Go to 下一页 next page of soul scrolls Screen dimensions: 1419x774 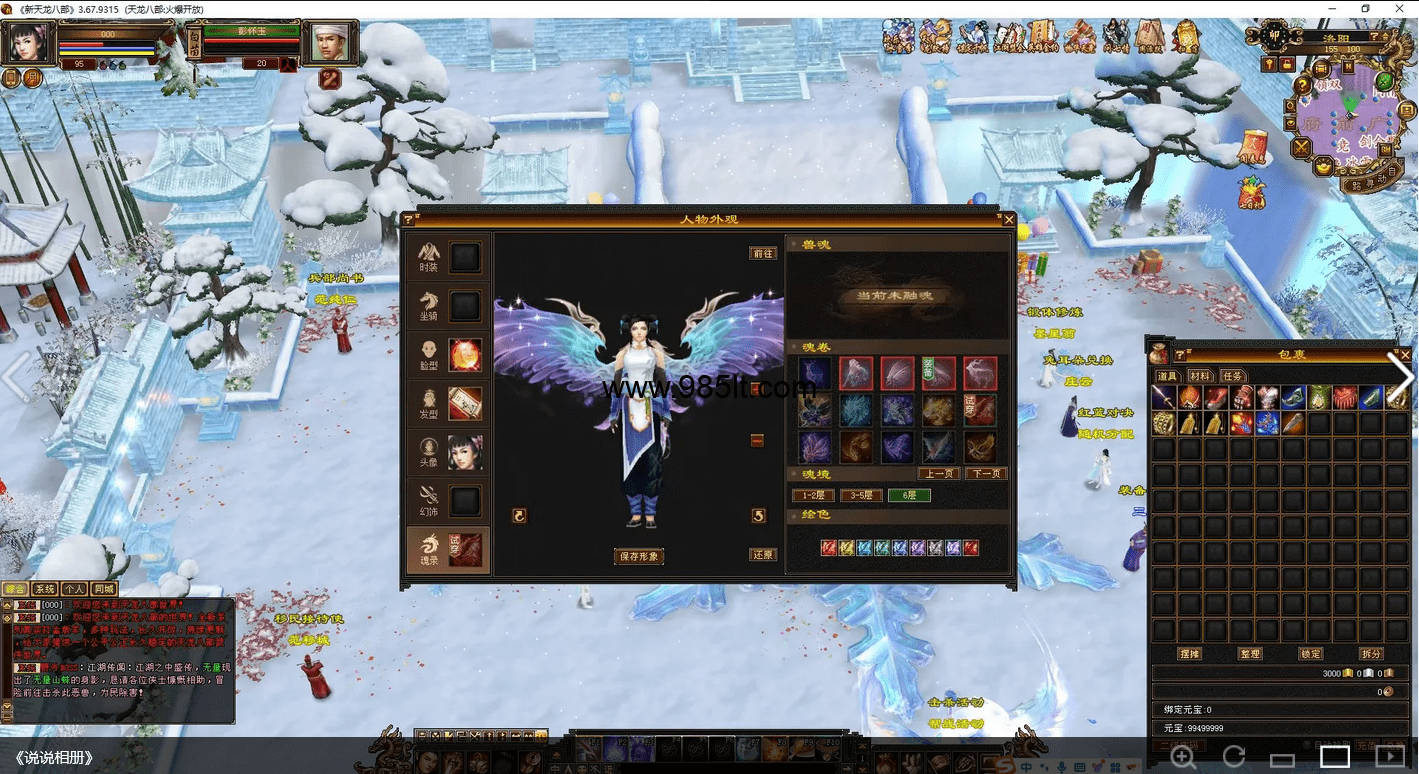coord(986,474)
